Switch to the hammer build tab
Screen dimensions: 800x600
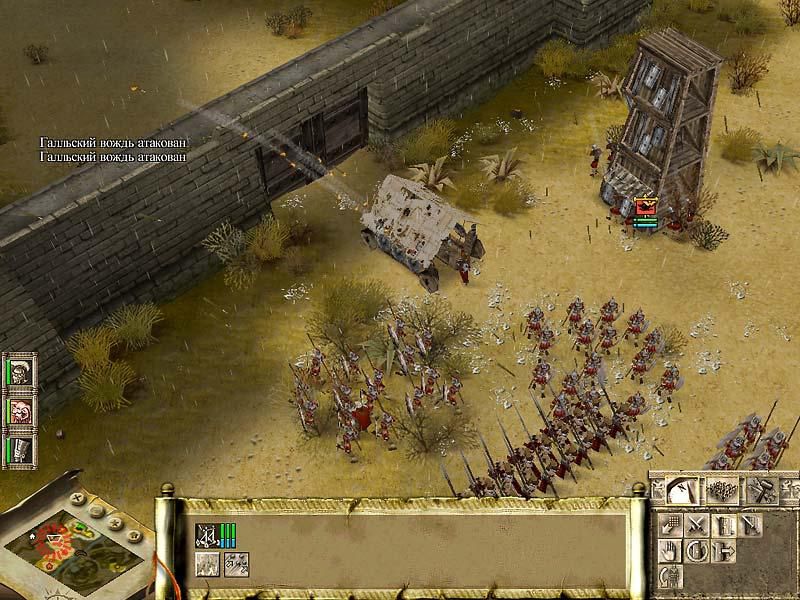point(761,489)
